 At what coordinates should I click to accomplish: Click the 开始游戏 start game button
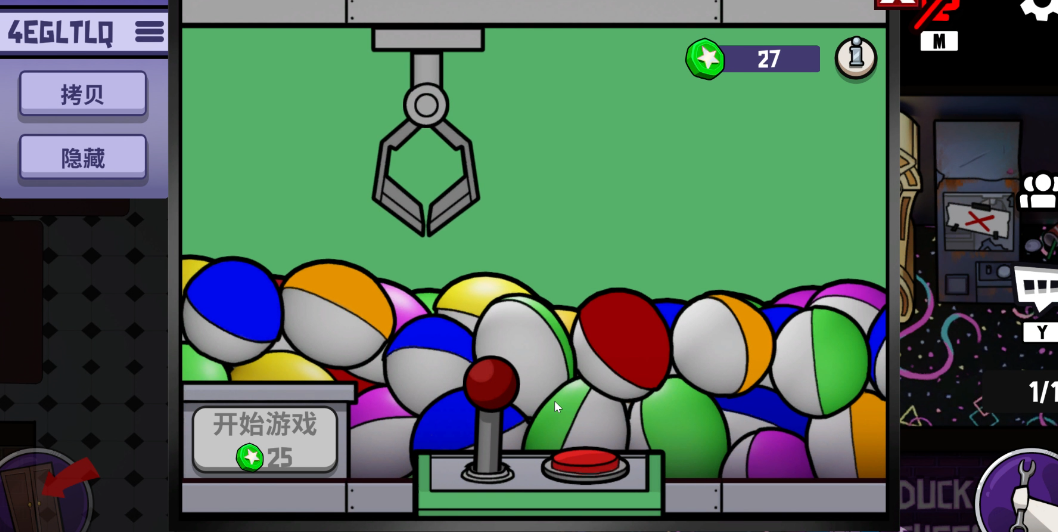click(x=265, y=438)
